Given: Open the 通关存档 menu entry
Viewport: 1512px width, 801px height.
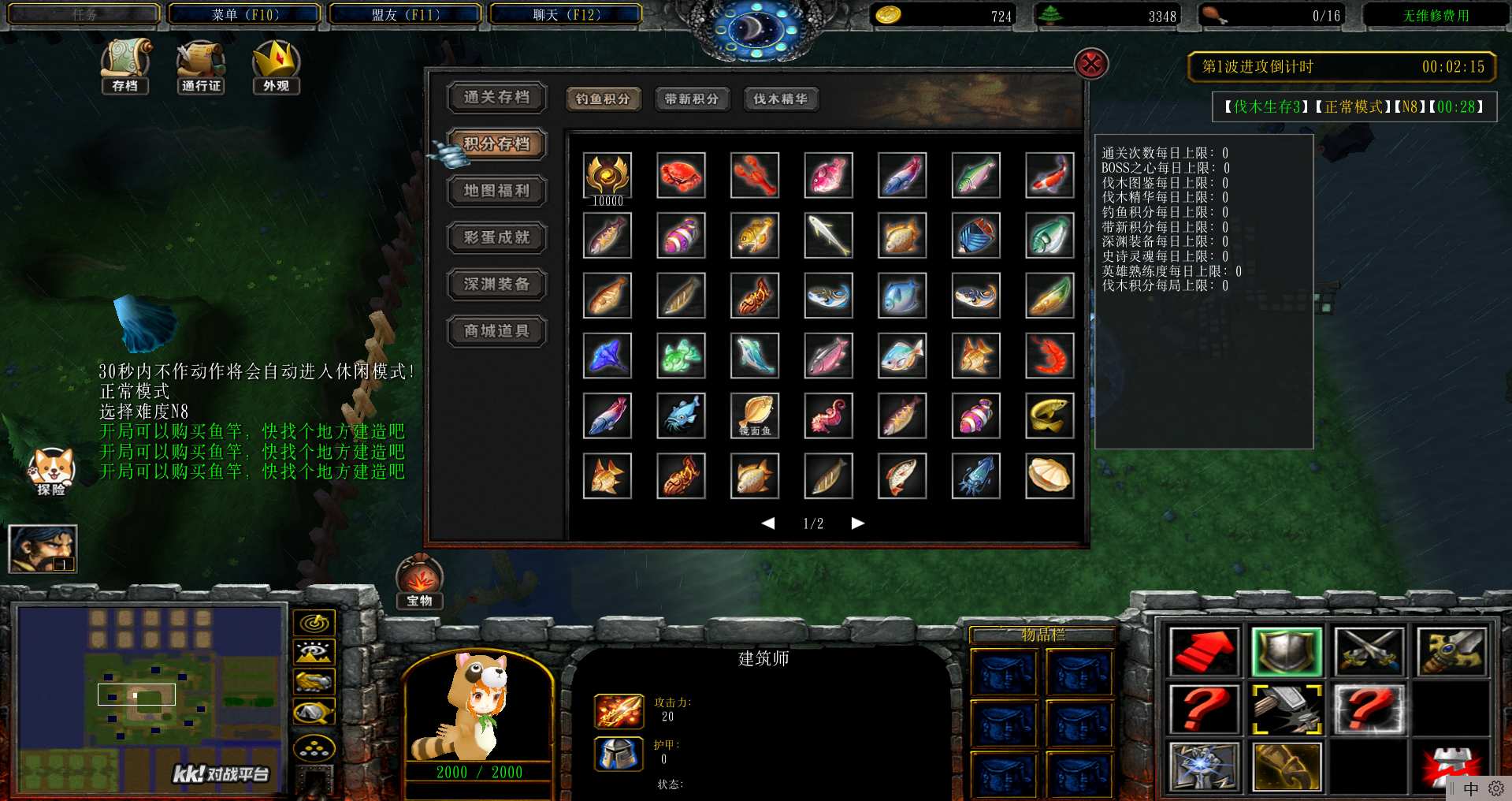Looking at the screenshot, I should (x=496, y=97).
